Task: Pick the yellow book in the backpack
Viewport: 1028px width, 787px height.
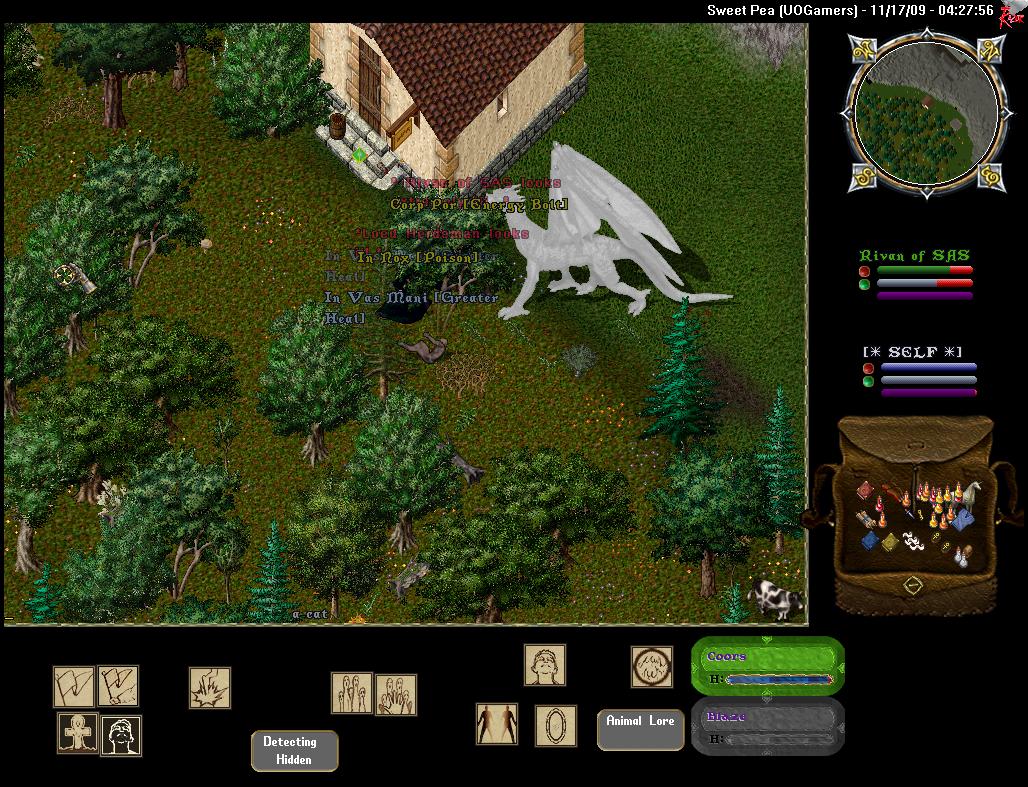Action: point(888,541)
